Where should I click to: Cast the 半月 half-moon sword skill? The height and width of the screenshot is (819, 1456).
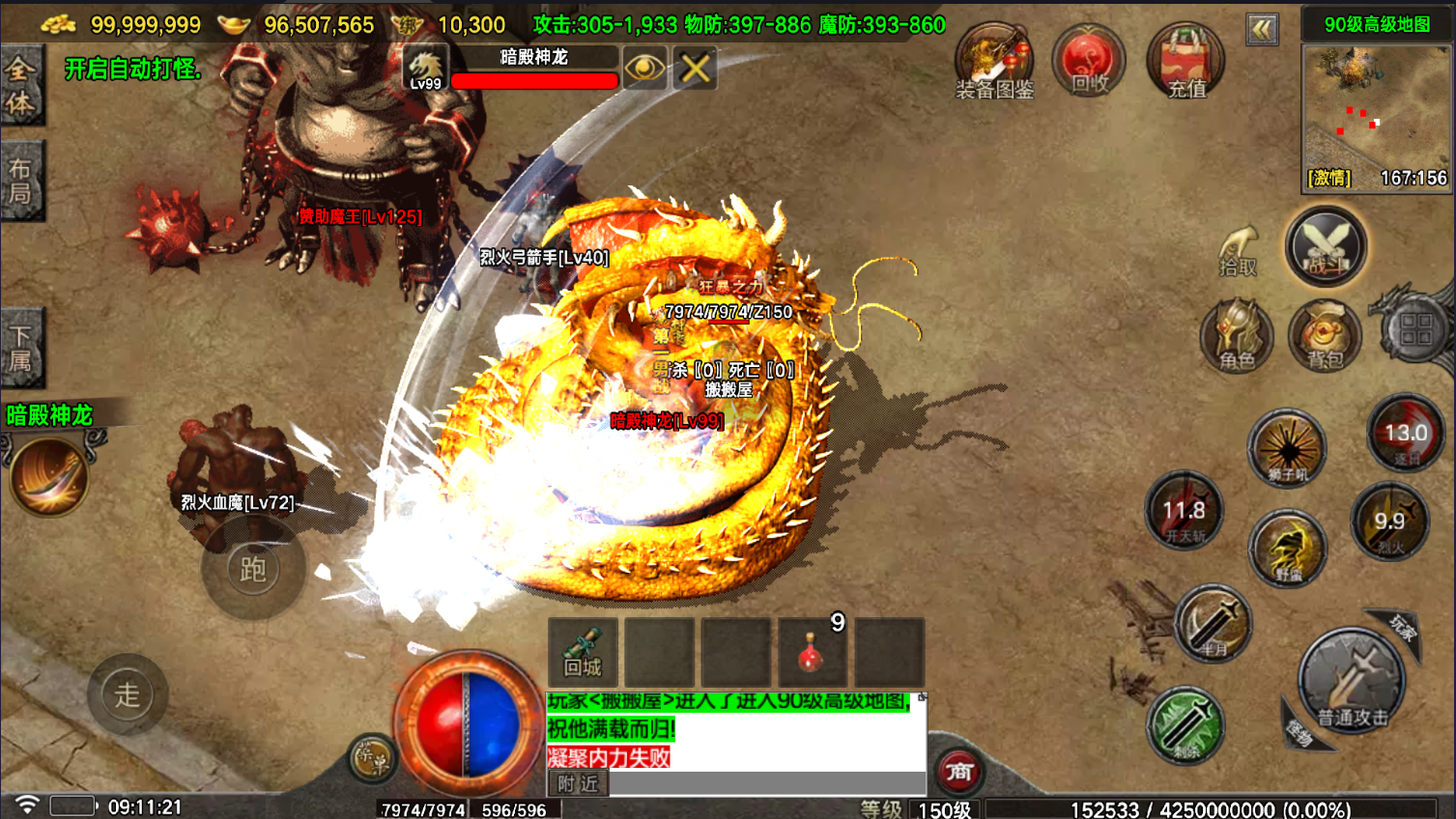tap(1213, 624)
